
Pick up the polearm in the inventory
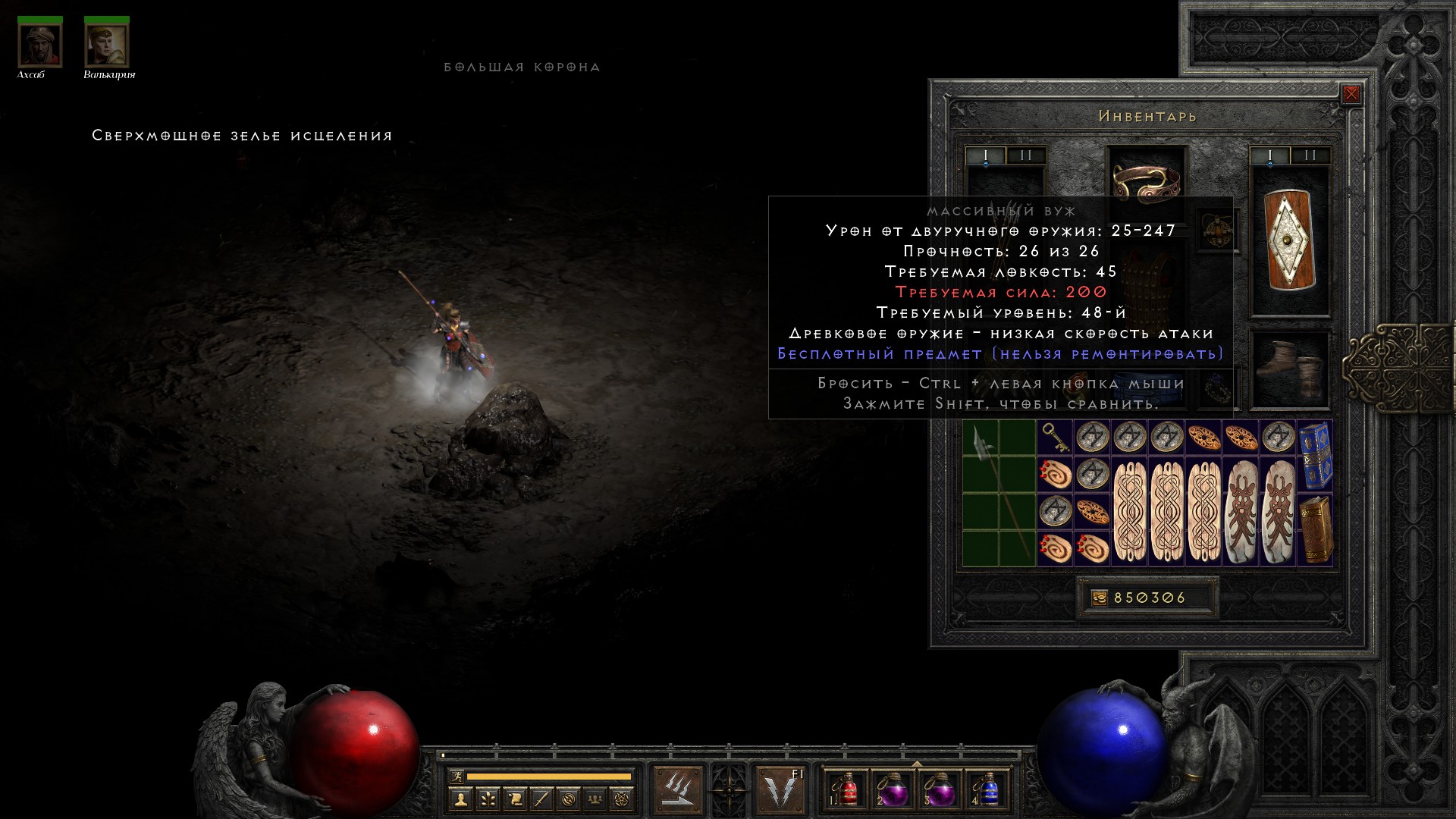pos(998,492)
